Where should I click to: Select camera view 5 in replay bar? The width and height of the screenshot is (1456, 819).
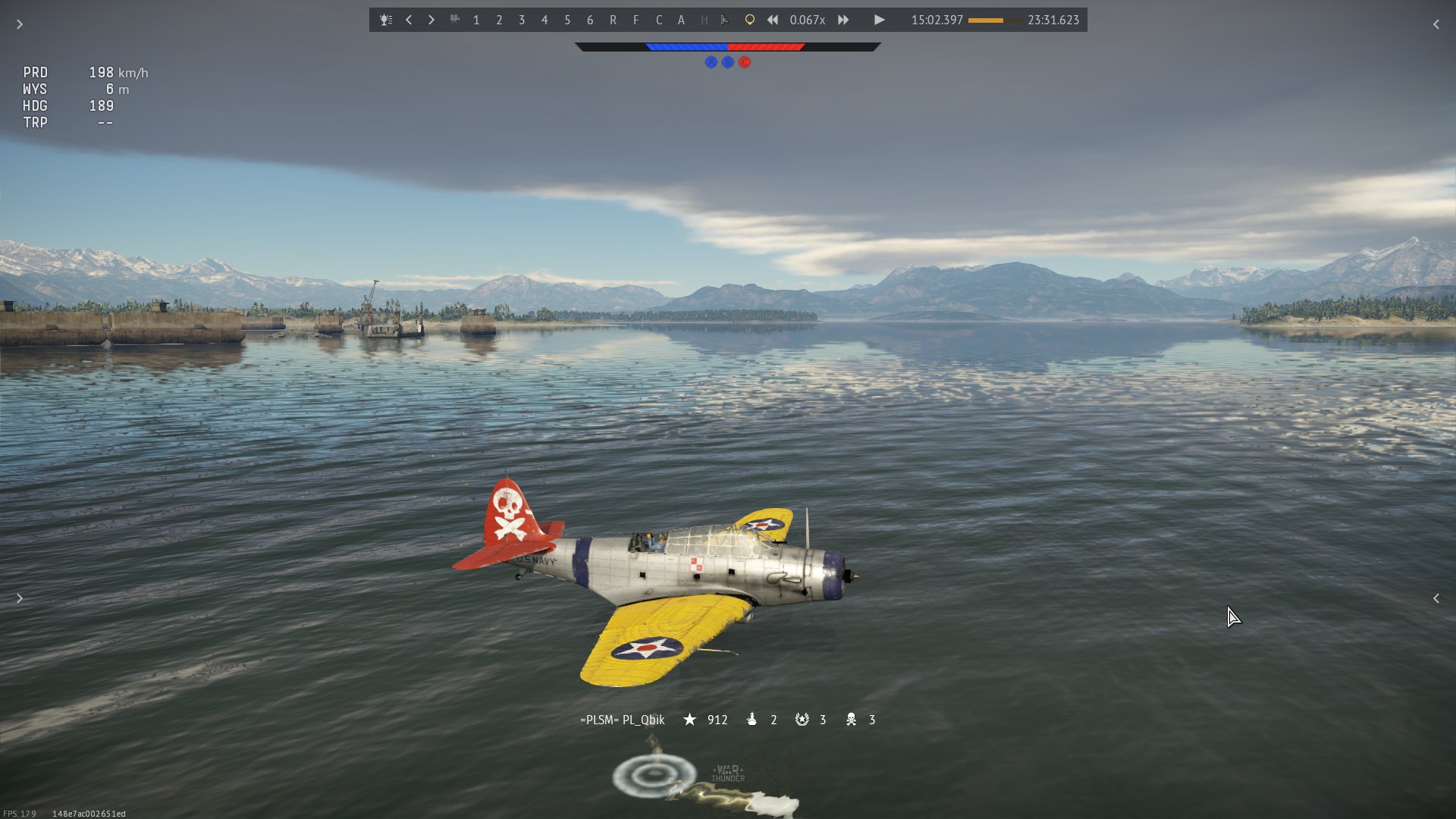coord(567,20)
